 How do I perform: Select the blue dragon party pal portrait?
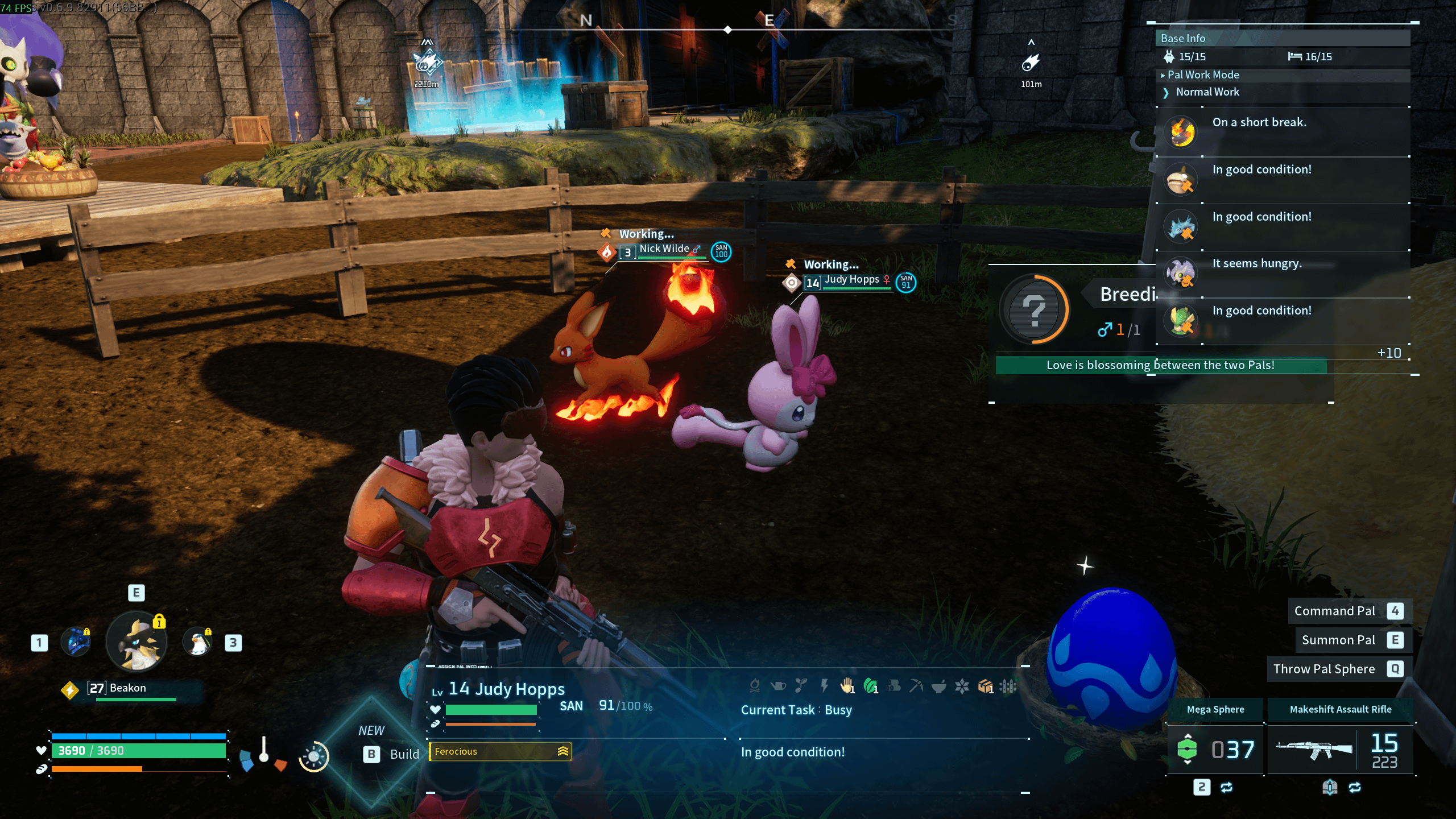76,642
